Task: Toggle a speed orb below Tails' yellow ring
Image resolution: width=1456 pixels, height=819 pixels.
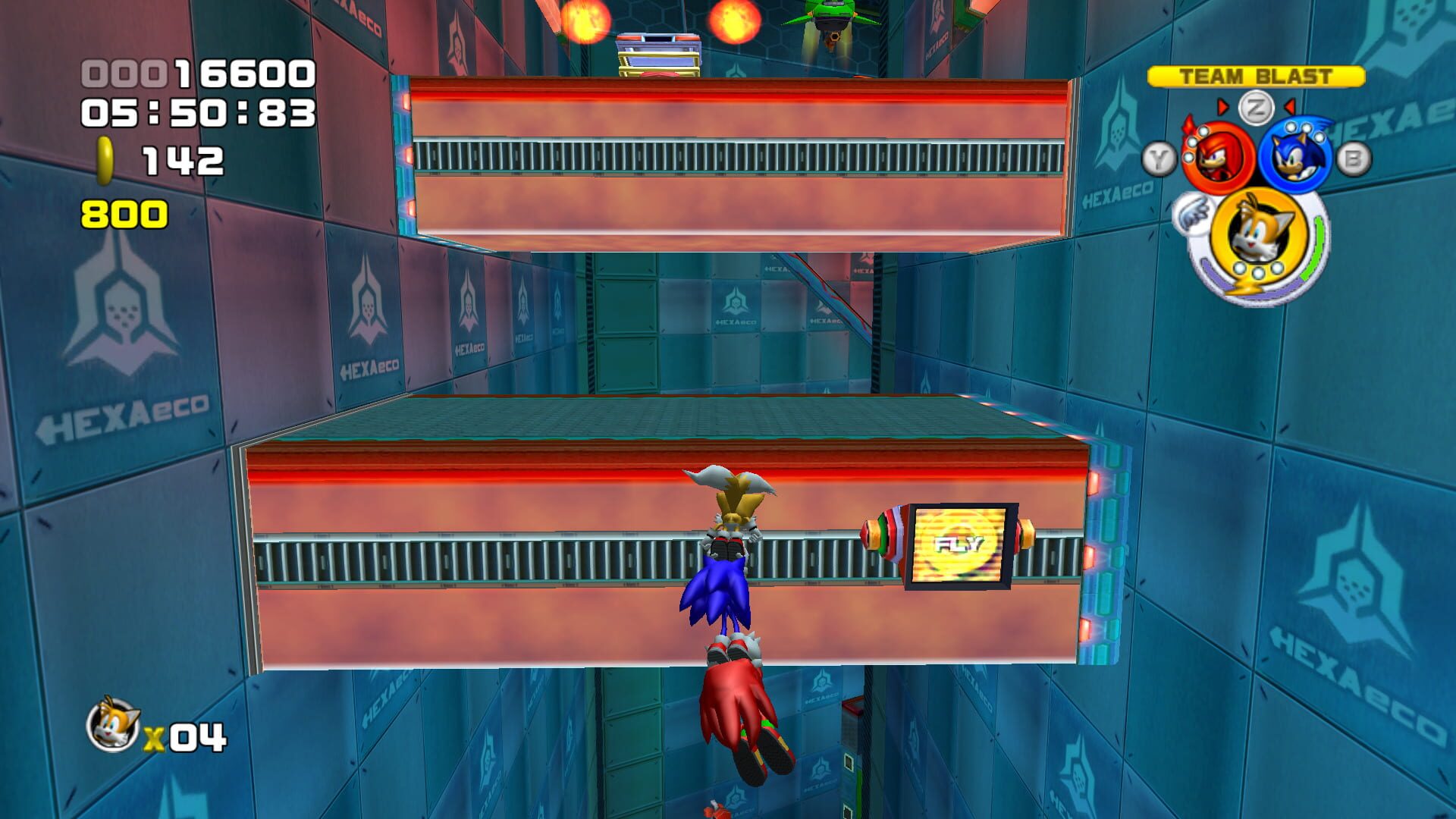Action: coord(1258,271)
